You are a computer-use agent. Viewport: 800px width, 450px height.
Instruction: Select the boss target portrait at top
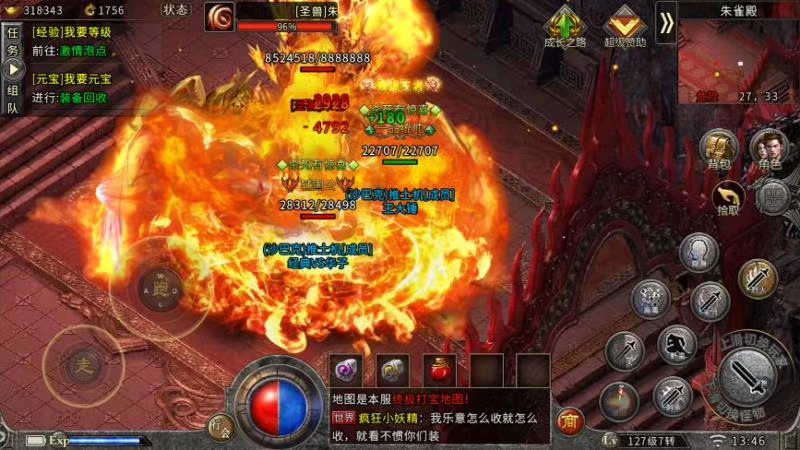pos(219,16)
